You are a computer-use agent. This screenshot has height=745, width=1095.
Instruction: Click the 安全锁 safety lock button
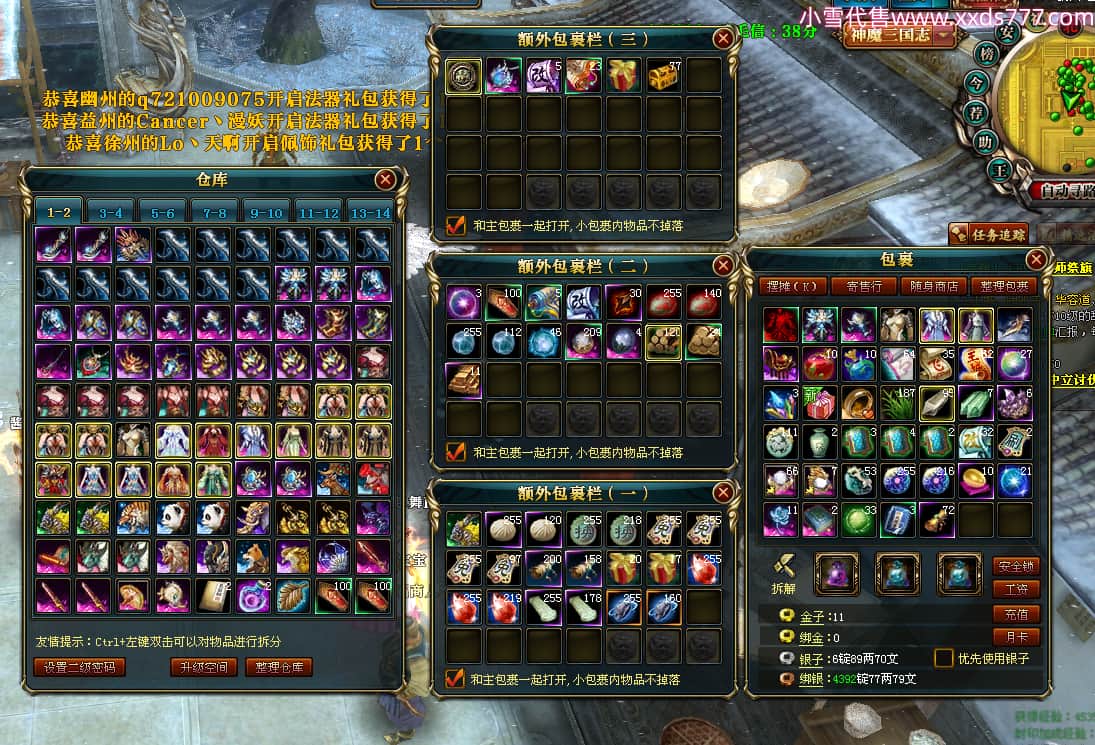(x=1016, y=565)
